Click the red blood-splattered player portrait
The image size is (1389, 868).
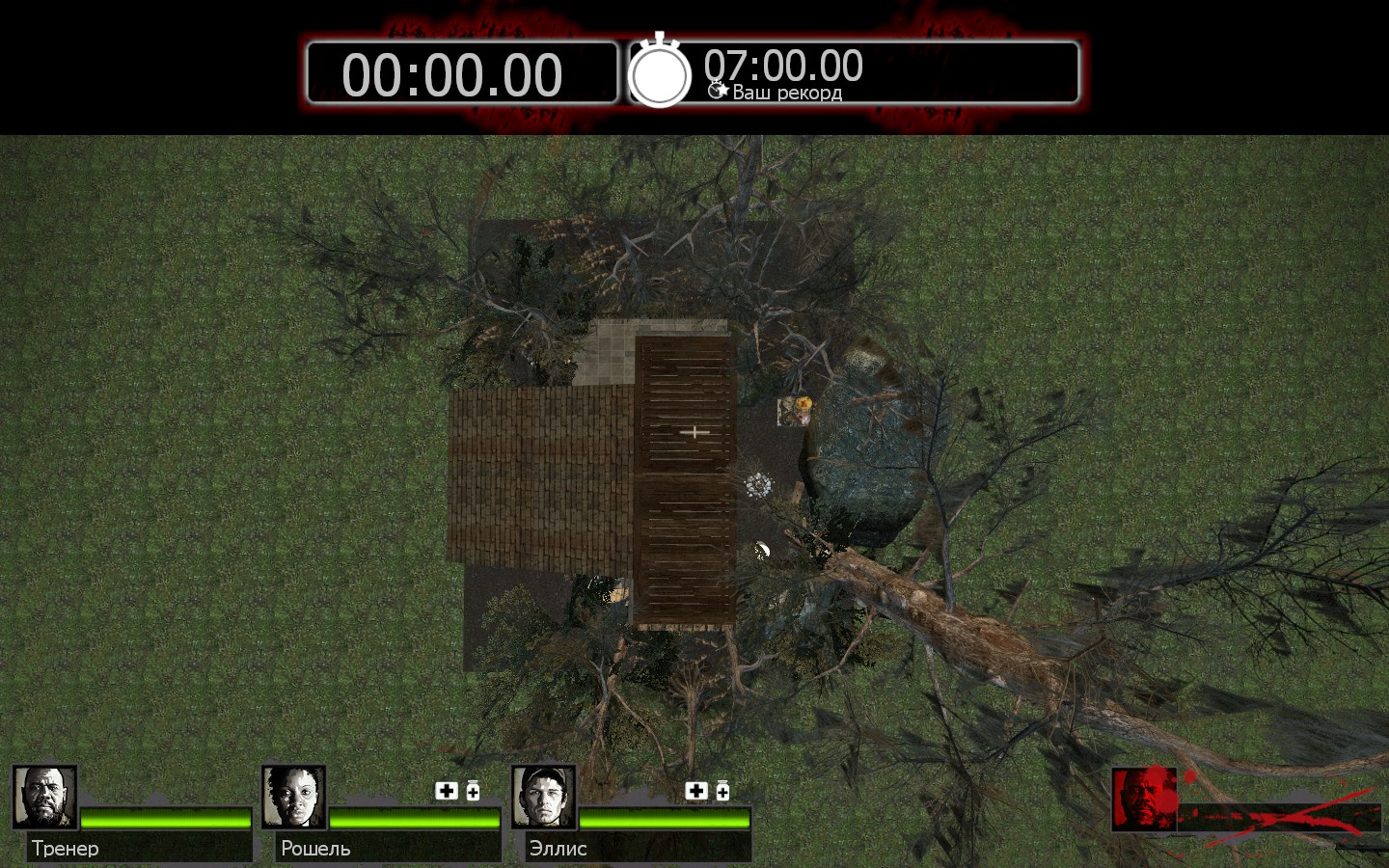tap(1144, 800)
